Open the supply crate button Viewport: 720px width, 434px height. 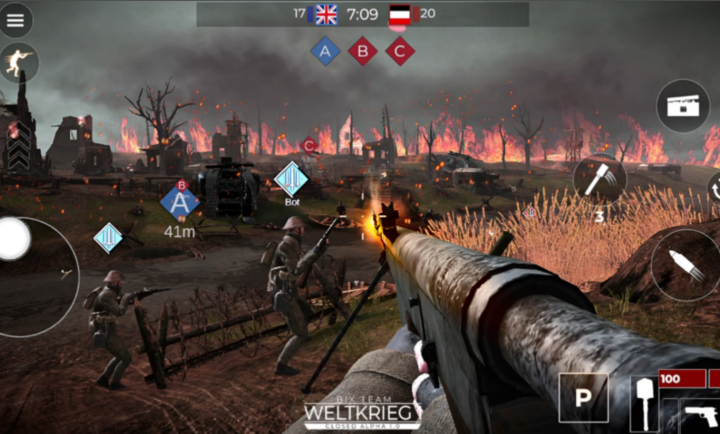[x=683, y=107]
